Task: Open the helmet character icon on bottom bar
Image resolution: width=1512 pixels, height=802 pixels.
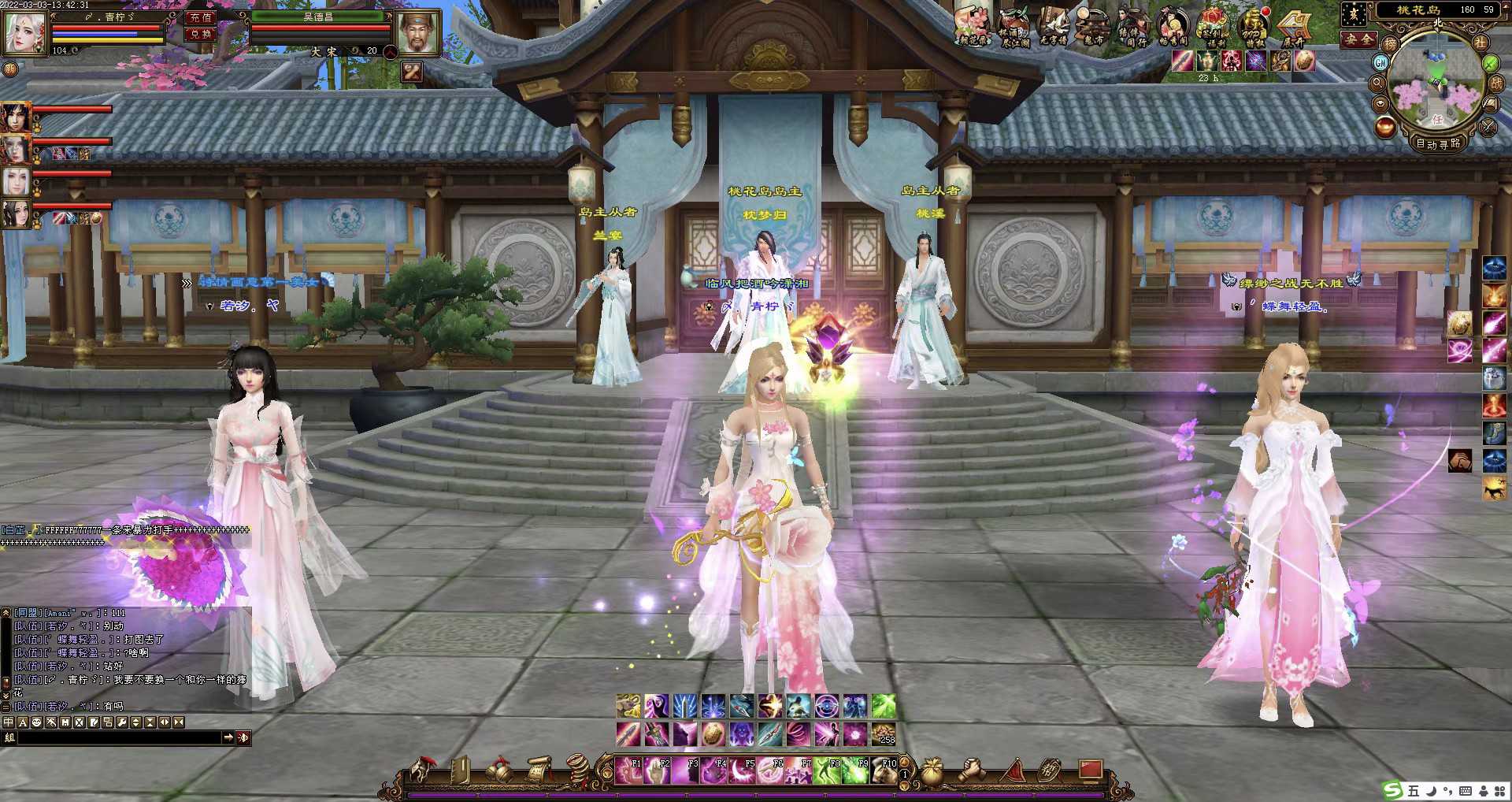Action: [x=421, y=770]
